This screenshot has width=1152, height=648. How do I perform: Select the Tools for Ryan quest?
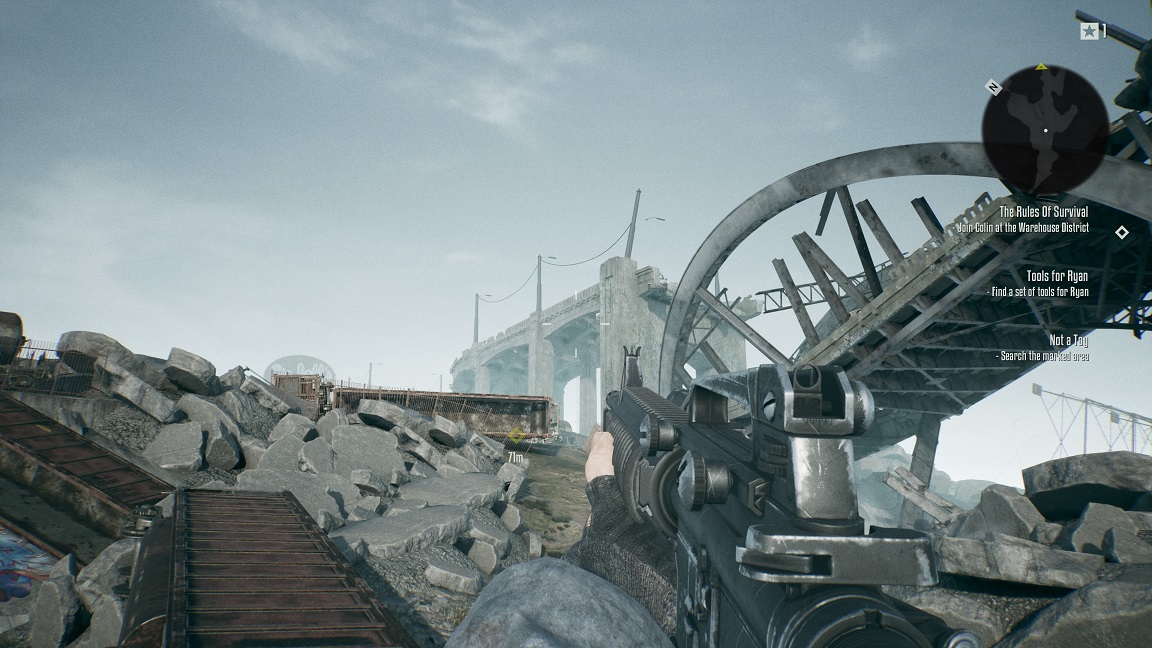point(1057,276)
